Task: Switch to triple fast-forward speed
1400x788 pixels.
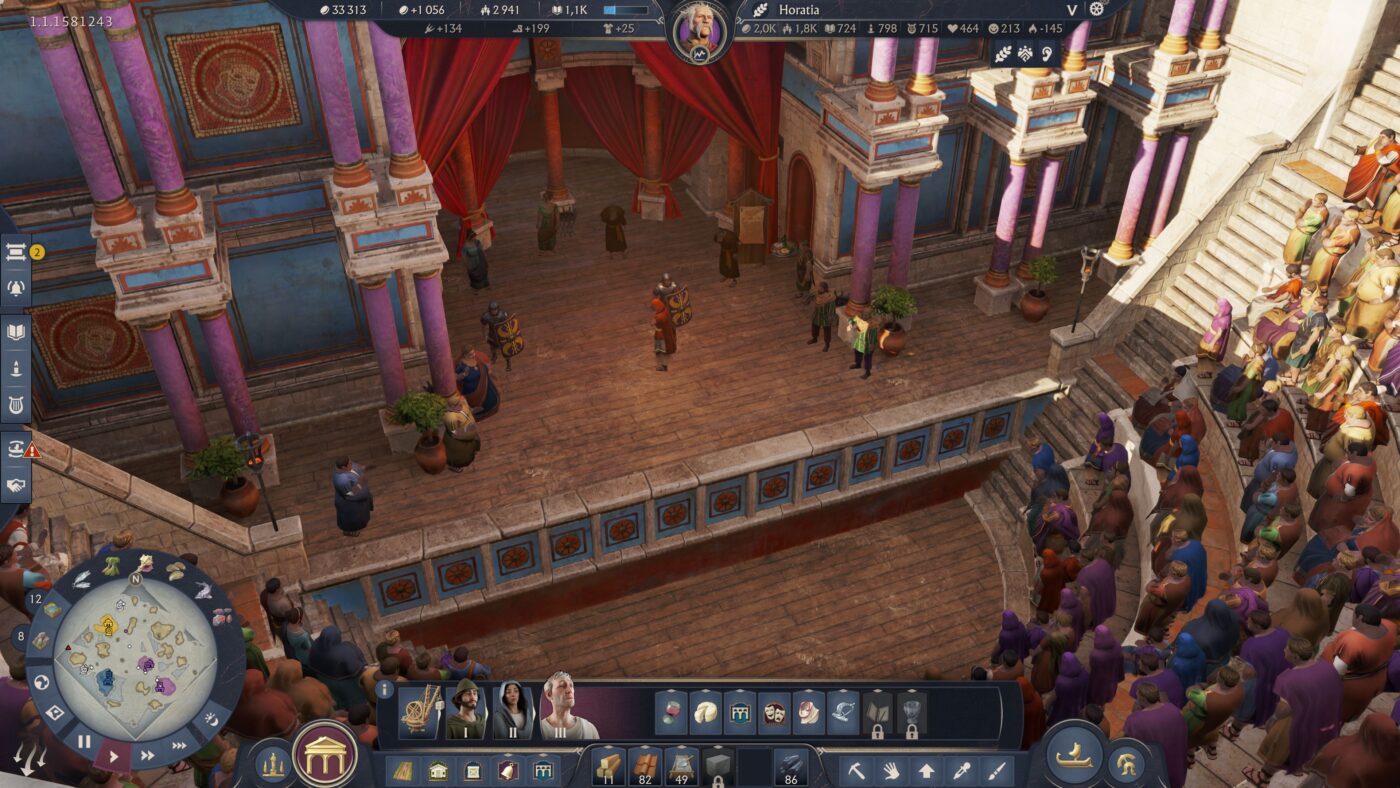Action: (180, 745)
